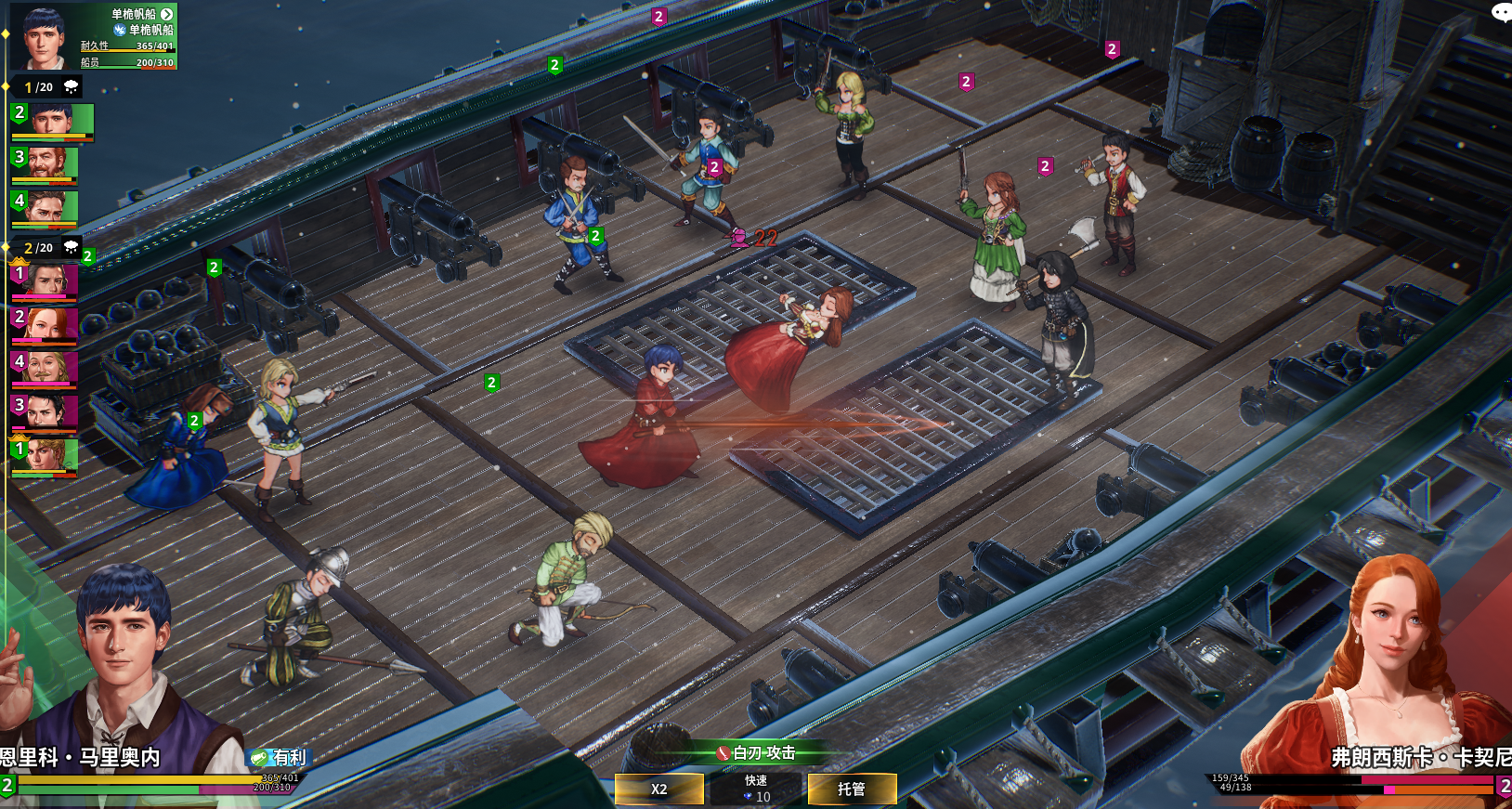Image resolution: width=1512 pixels, height=809 pixels.
Task: Click the 1/20 ally turn weather icon
Action: pyautogui.click(x=71, y=86)
